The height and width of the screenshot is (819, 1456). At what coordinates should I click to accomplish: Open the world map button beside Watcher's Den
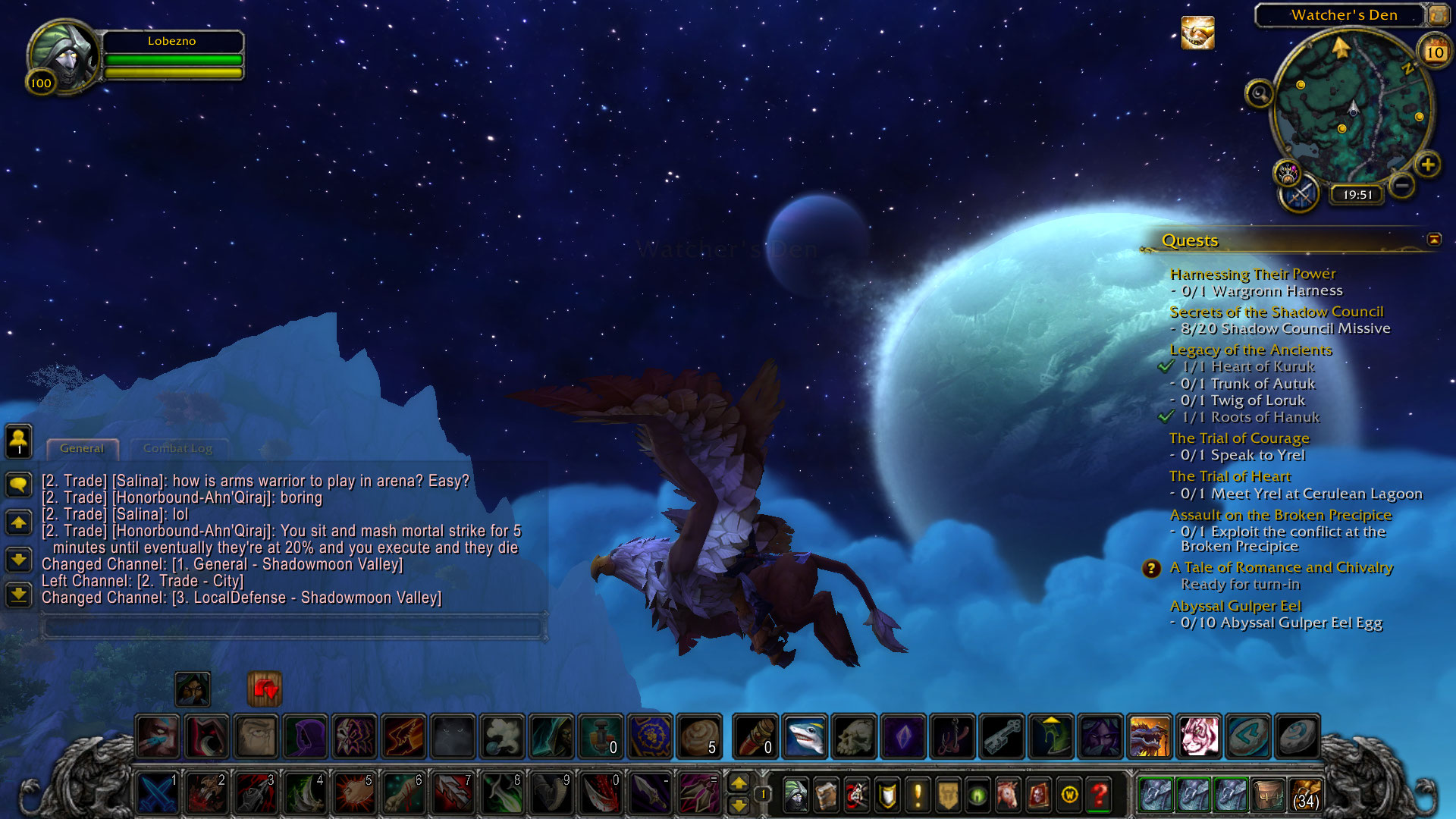point(1438,15)
